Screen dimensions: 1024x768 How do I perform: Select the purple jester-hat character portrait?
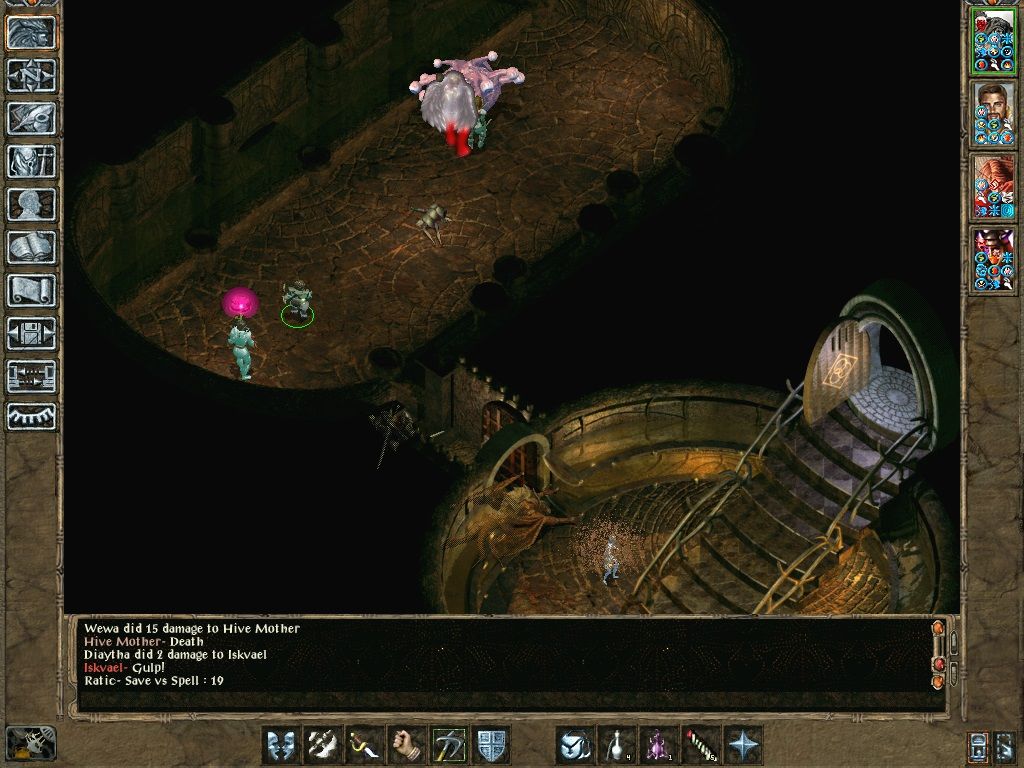tap(993, 260)
